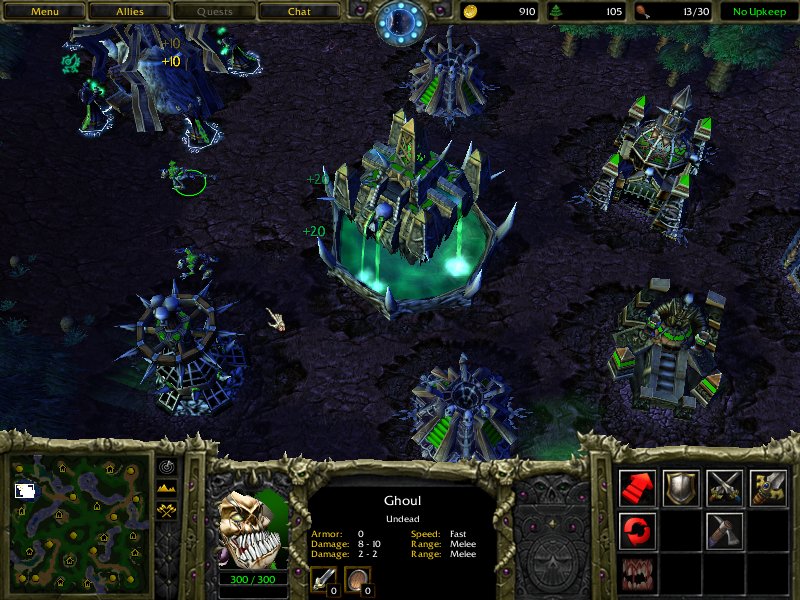This screenshot has width=800, height=600.
Task: Activate the Patrol red circular arrows
Action: (638, 530)
